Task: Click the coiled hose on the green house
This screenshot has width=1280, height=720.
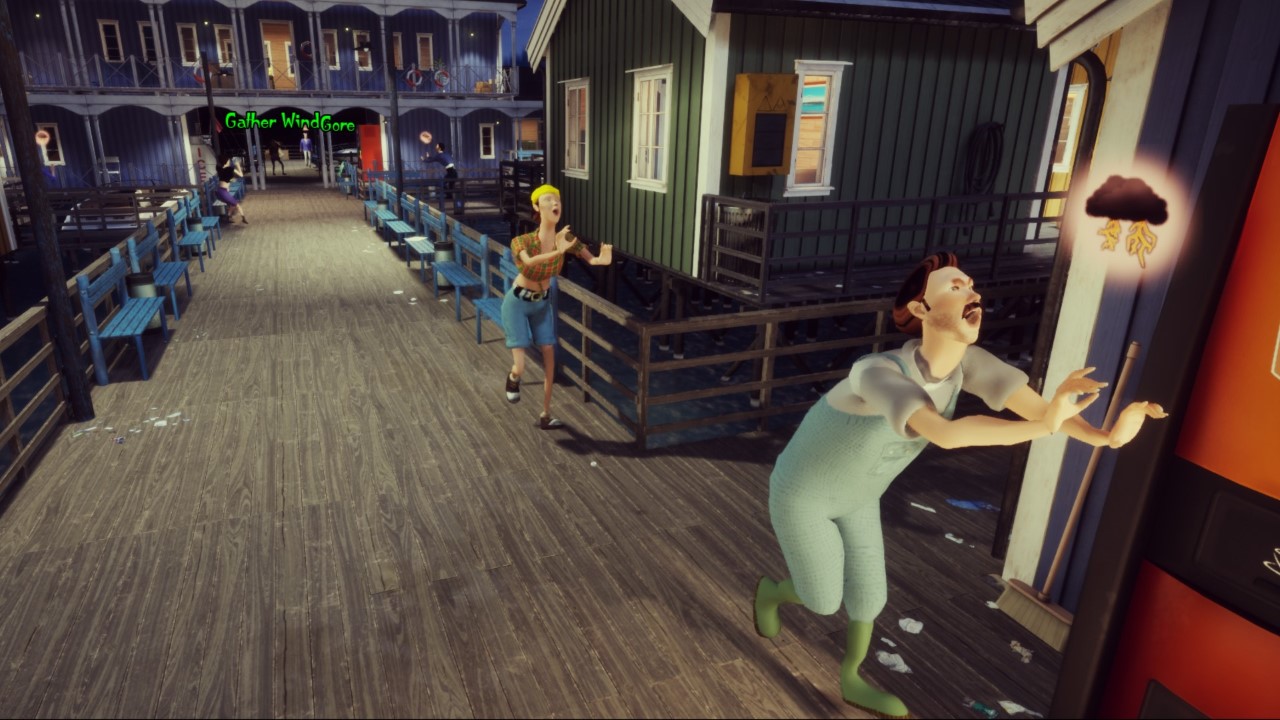Action: point(983,155)
